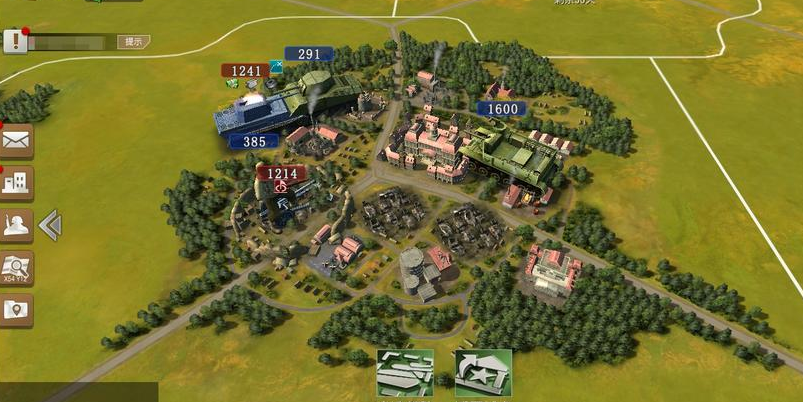Open the exclamation mark alert icon
803x402 pixels.
(14, 41)
